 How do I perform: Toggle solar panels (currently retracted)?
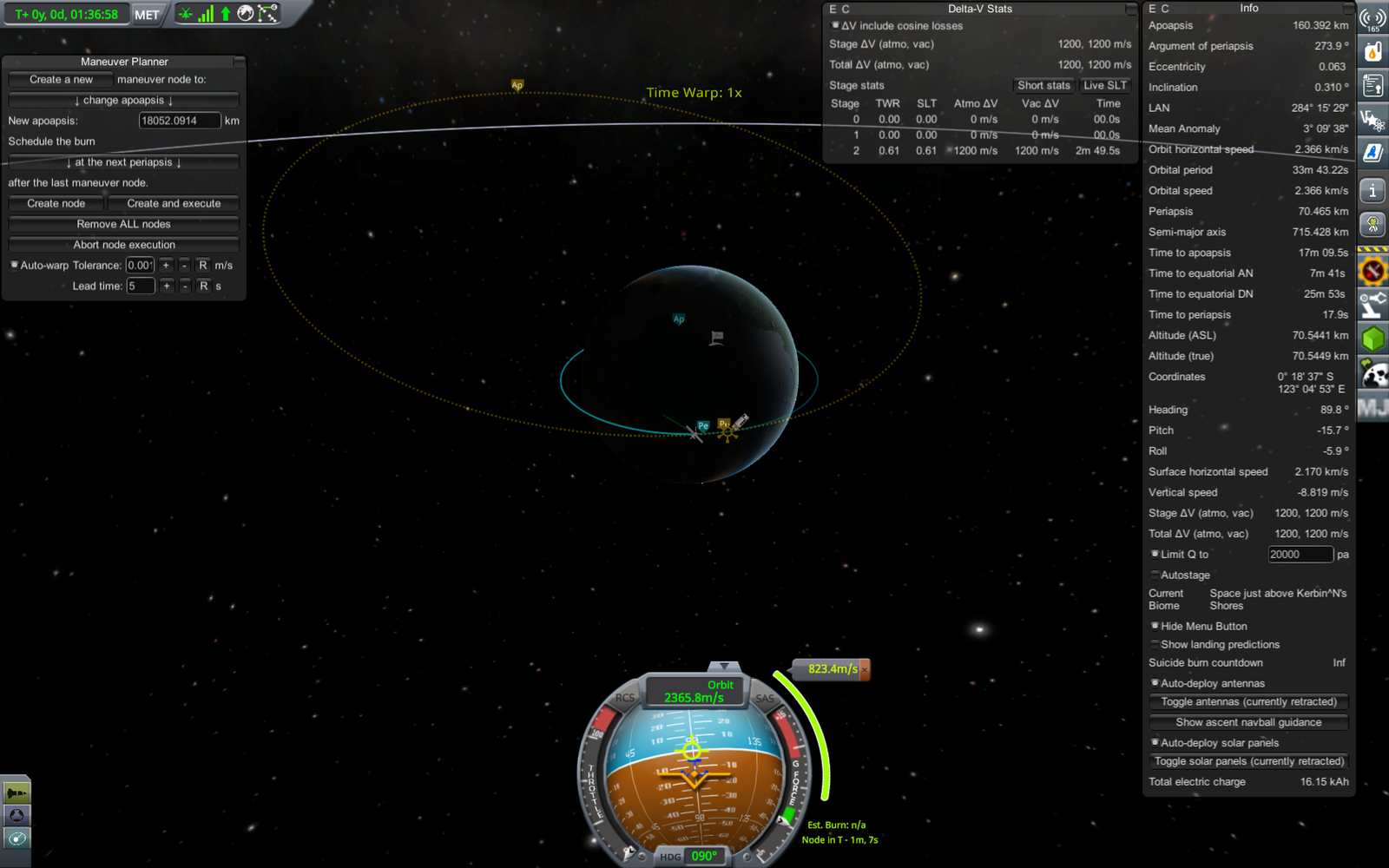click(x=1248, y=761)
